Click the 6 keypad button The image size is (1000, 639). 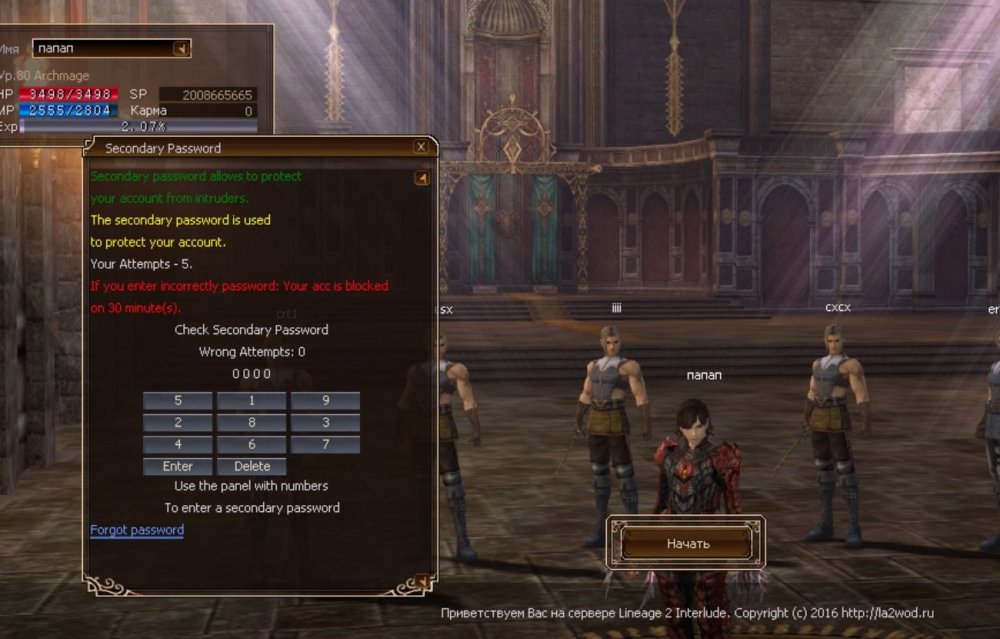click(x=252, y=445)
